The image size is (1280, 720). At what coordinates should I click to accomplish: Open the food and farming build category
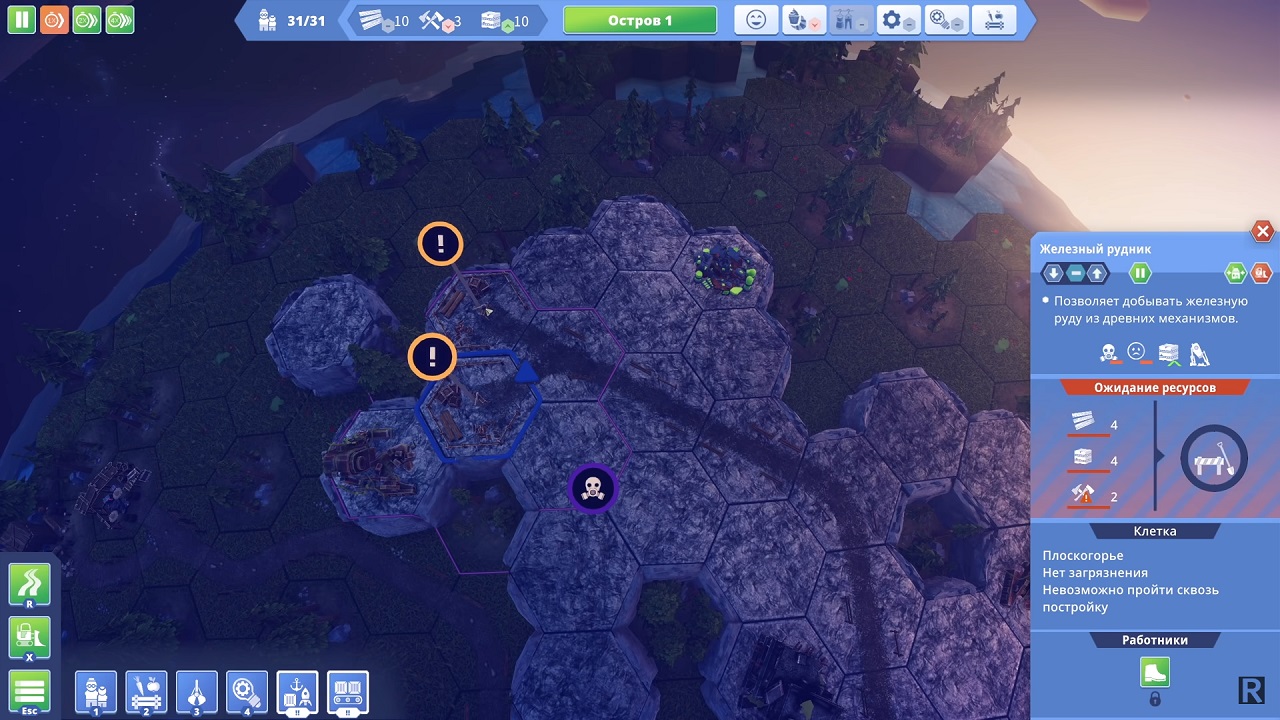pyautogui.click(x=146, y=692)
